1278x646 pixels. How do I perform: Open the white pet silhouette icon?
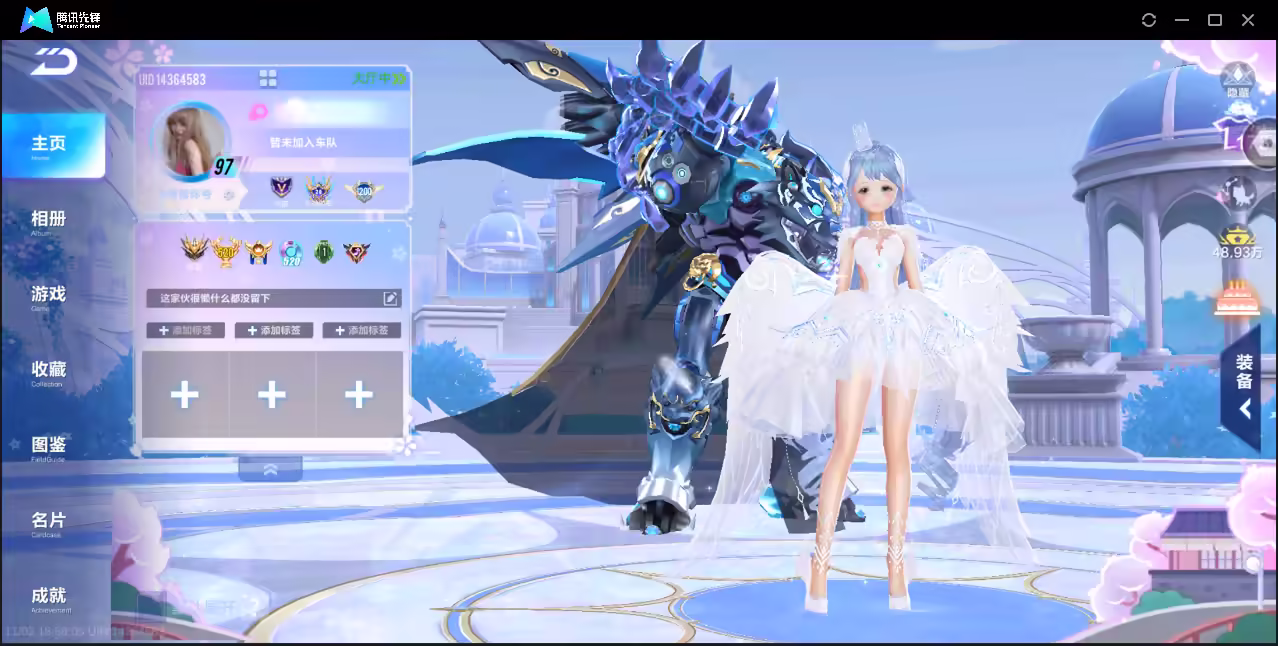1238,192
